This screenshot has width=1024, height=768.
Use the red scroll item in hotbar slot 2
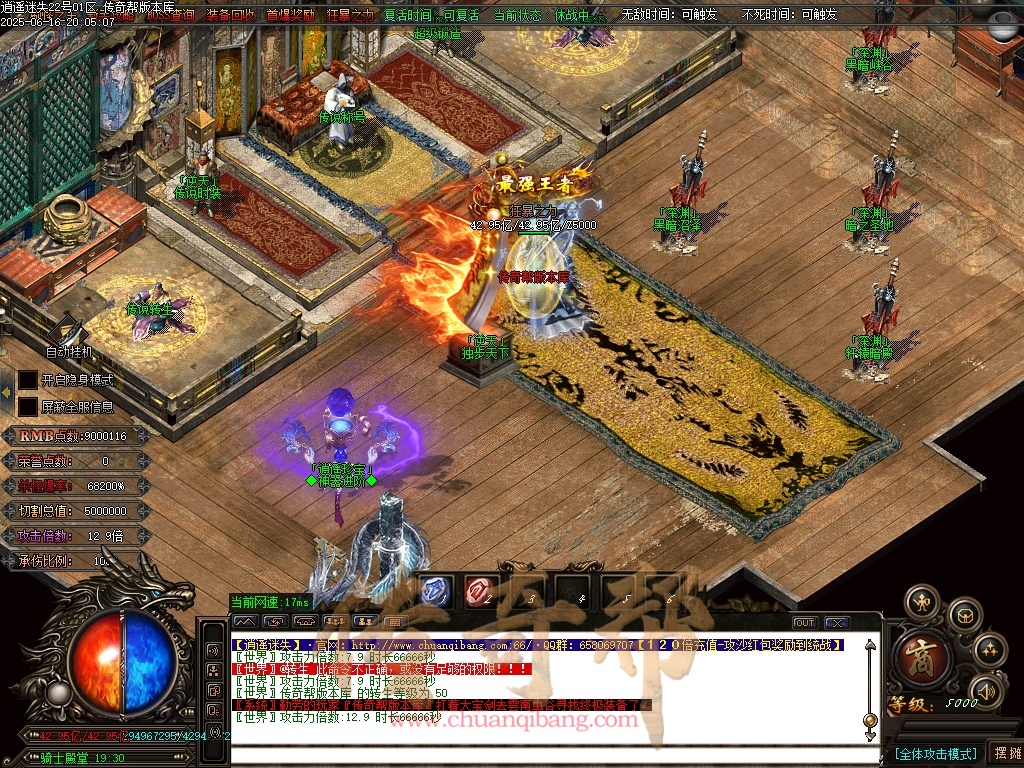click(481, 591)
